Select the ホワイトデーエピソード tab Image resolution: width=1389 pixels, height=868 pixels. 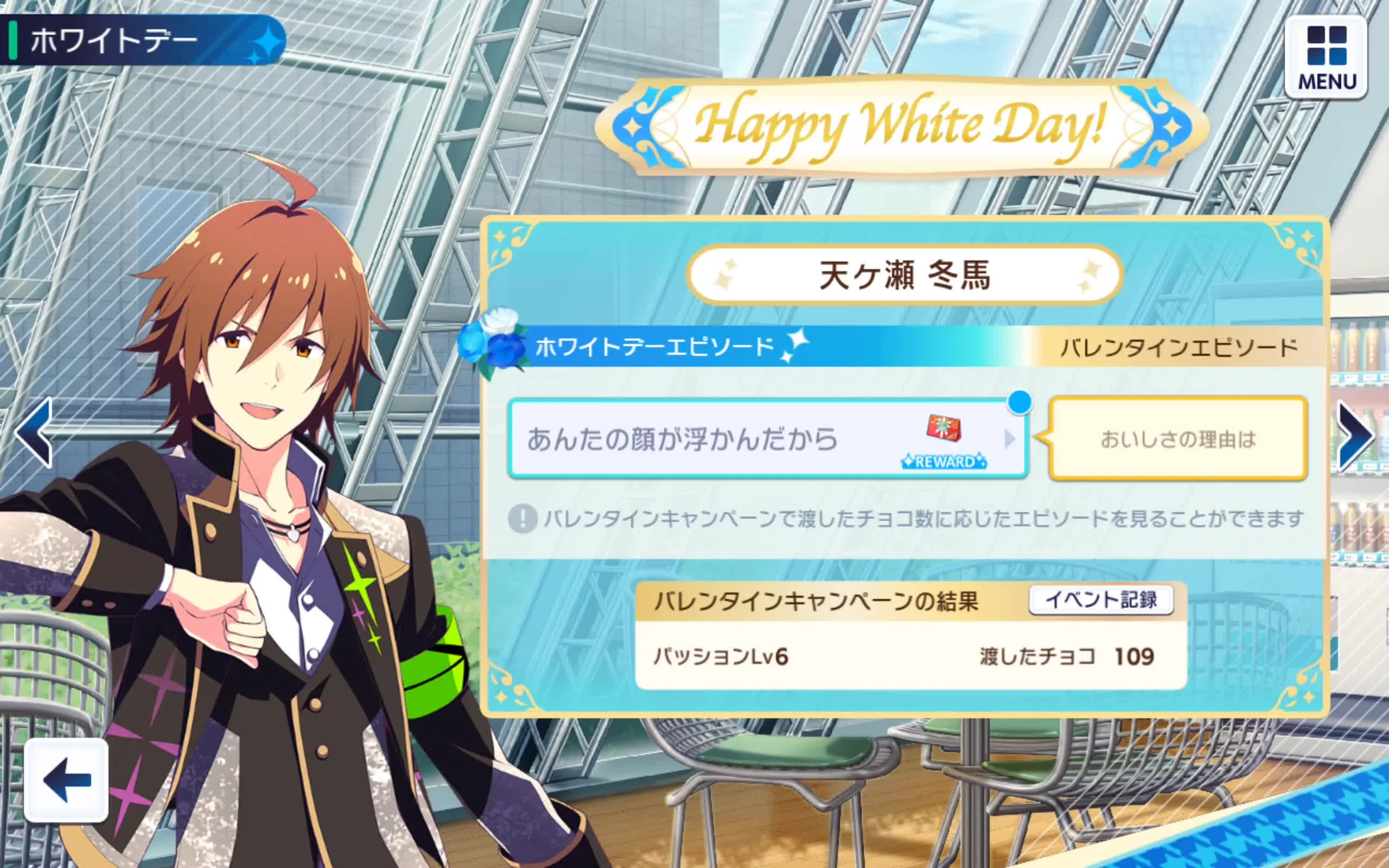click(654, 347)
